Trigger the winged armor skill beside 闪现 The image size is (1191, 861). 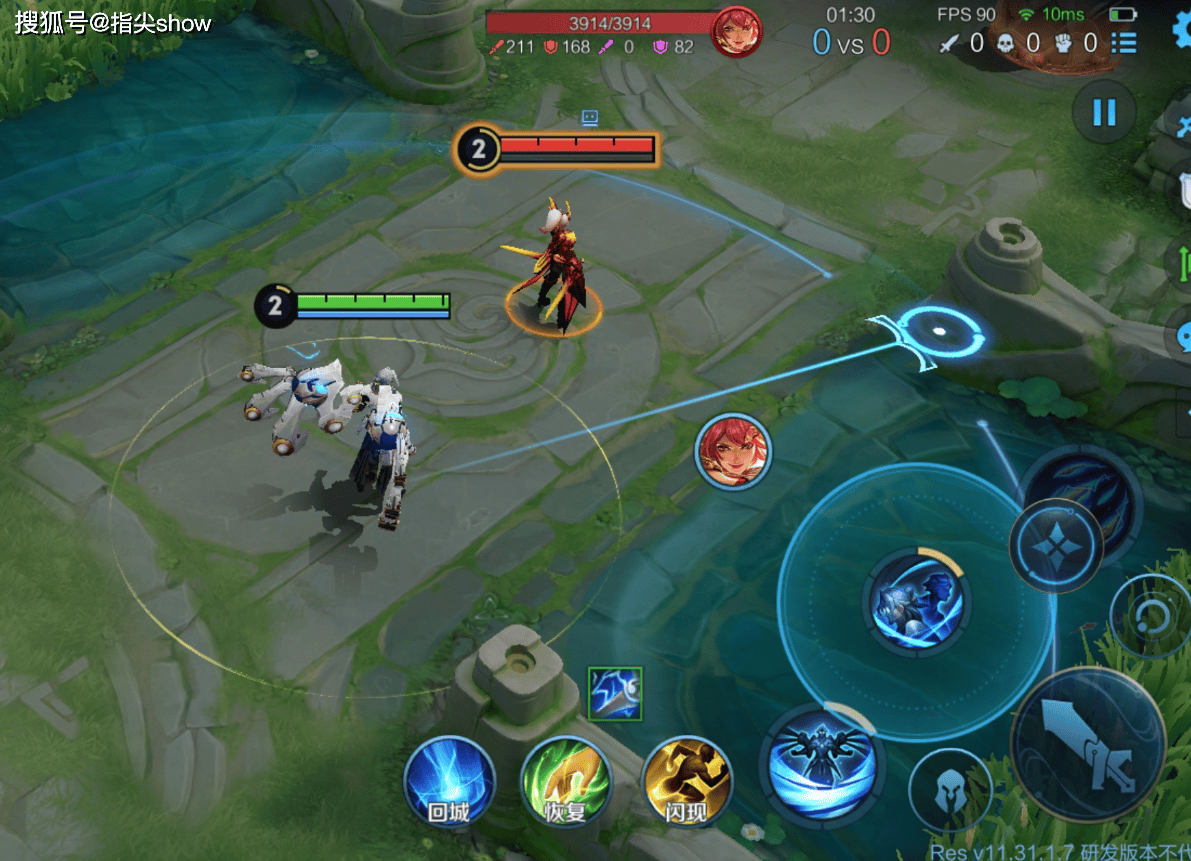tap(819, 763)
